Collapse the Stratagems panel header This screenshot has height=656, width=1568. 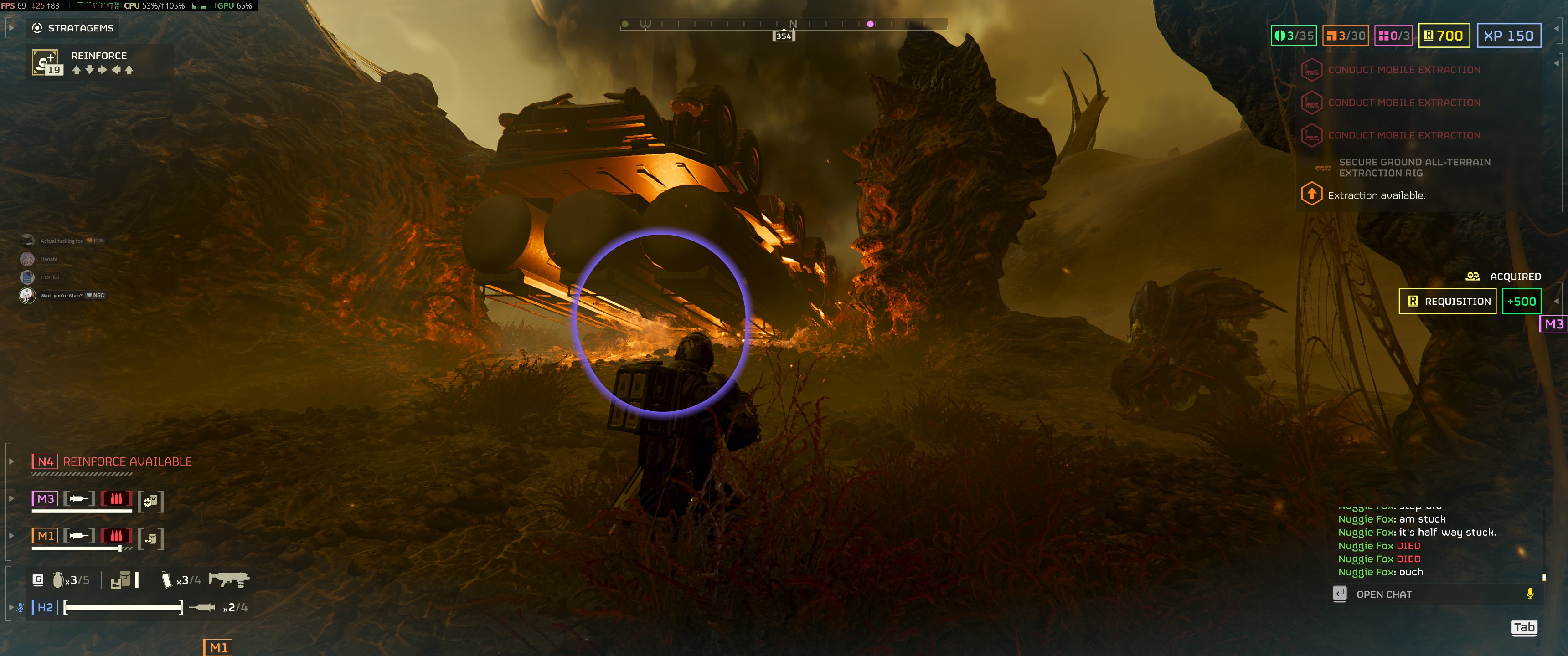(x=10, y=27)
